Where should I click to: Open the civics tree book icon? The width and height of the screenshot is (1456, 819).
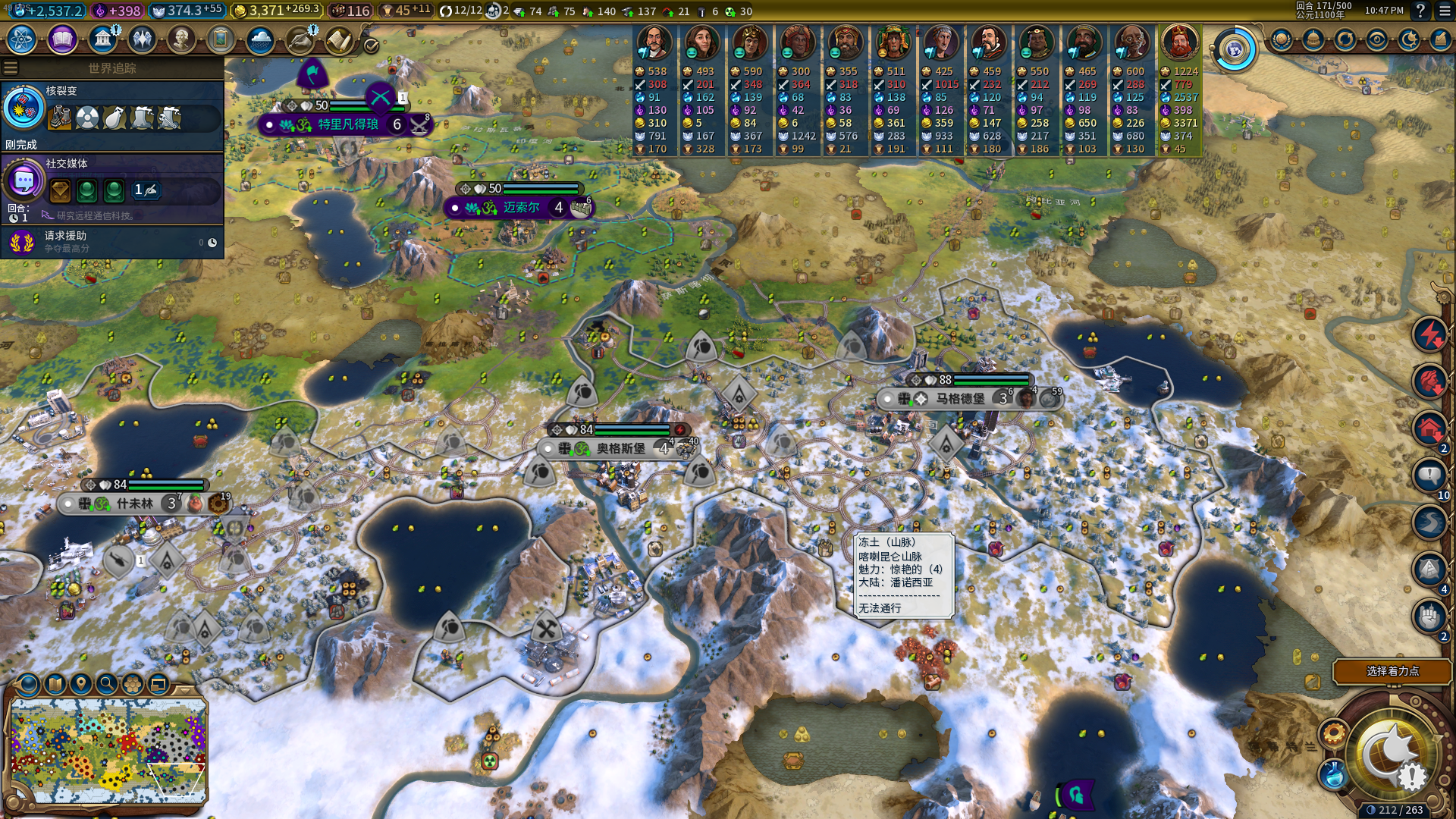[x=62, y=39]
